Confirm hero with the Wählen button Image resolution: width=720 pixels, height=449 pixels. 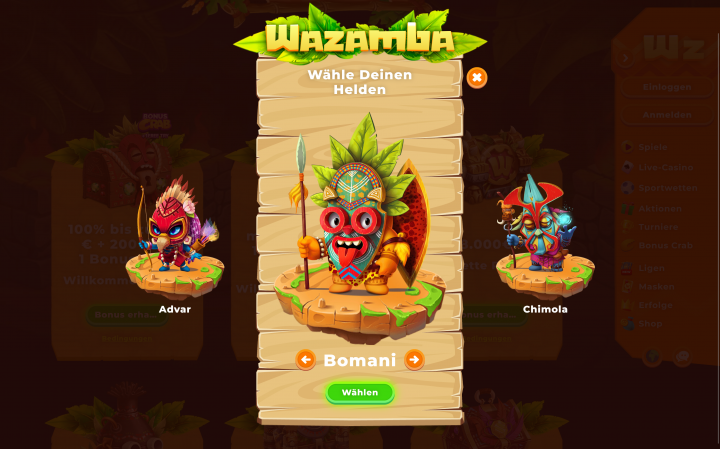click(x=360, y=392)
